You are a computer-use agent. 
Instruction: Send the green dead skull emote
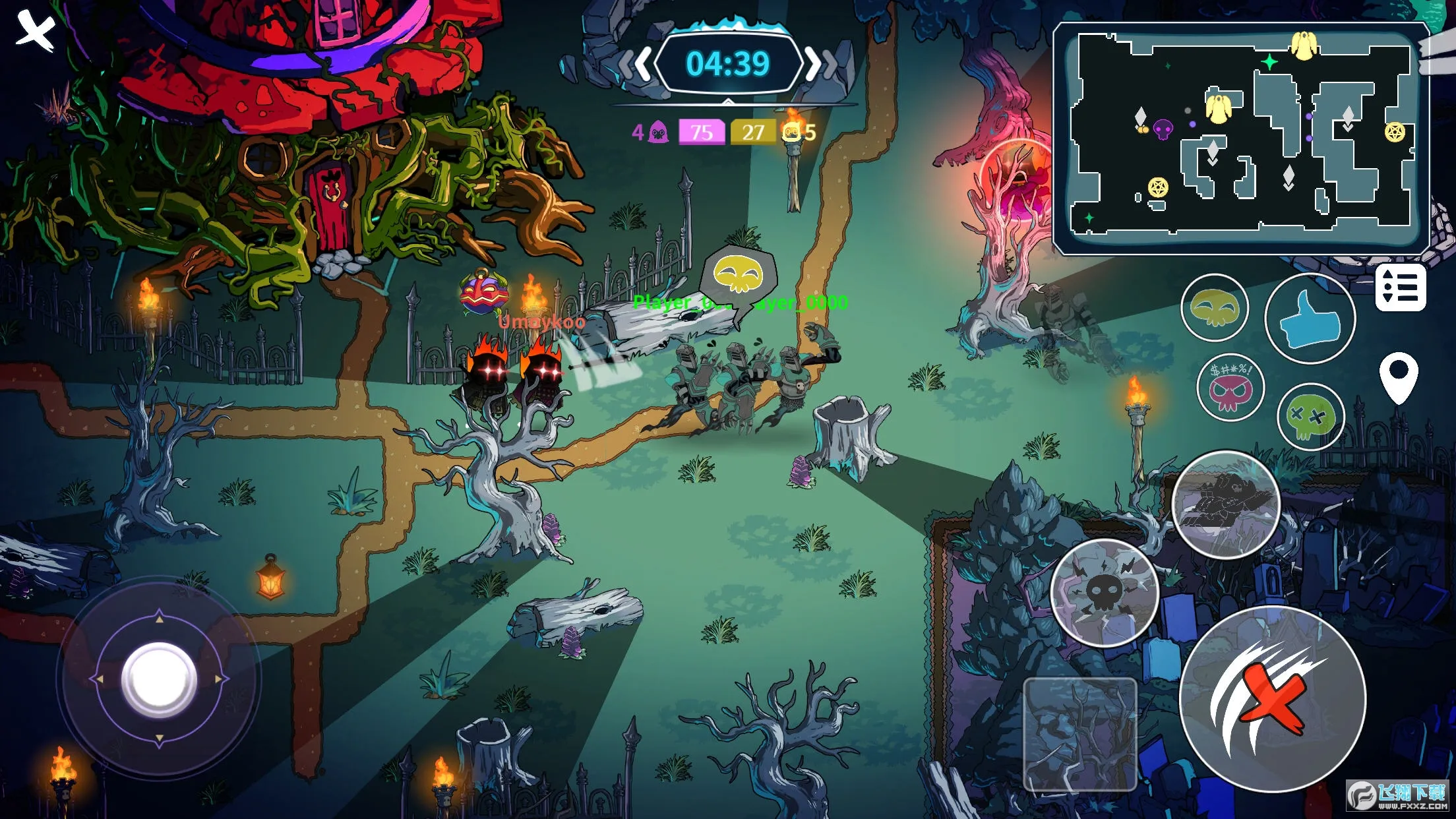(x=1310, y=417)
